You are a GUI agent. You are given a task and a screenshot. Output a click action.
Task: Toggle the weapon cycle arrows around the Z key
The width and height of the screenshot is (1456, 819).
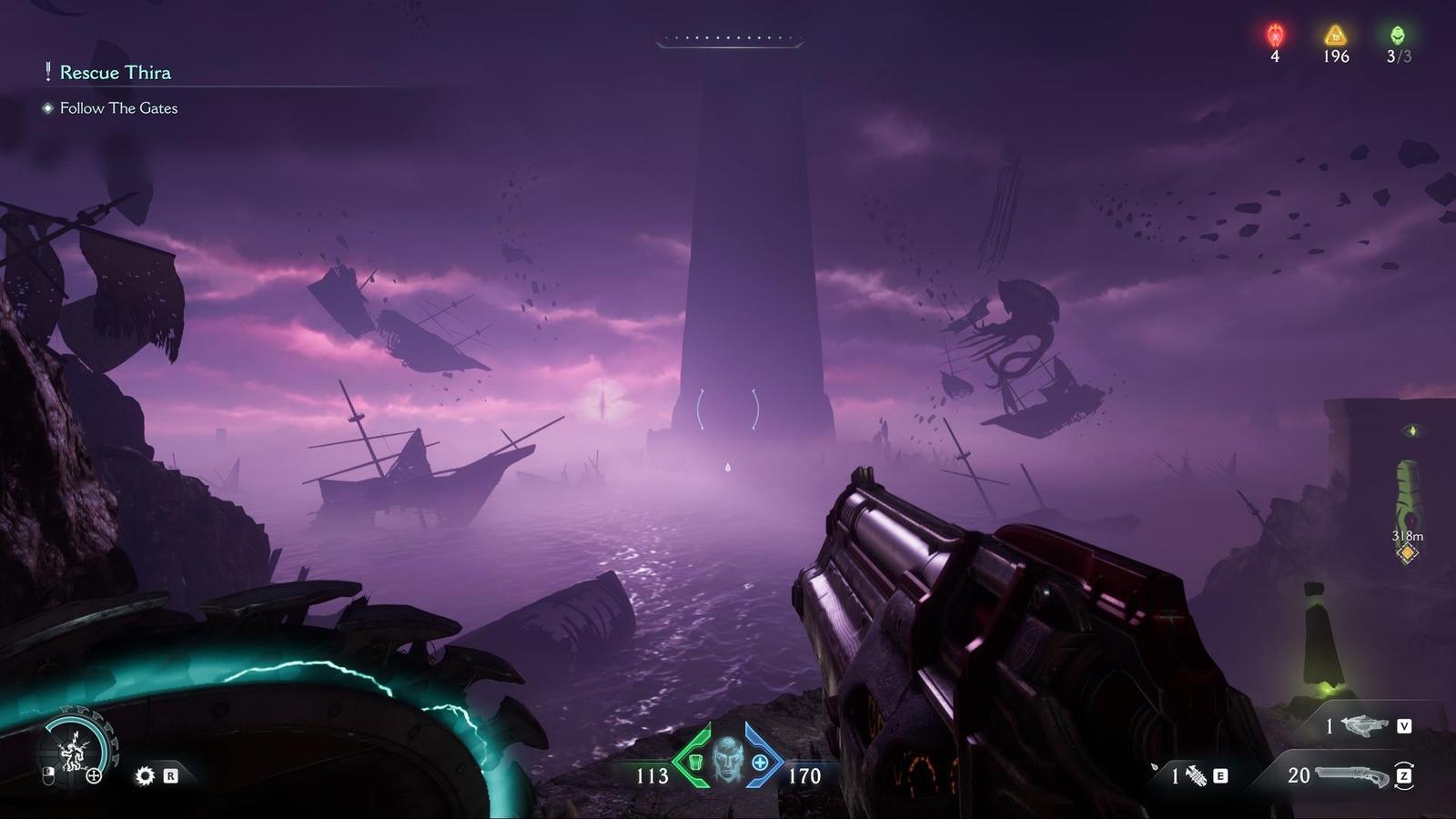(x=1404, y=775)
